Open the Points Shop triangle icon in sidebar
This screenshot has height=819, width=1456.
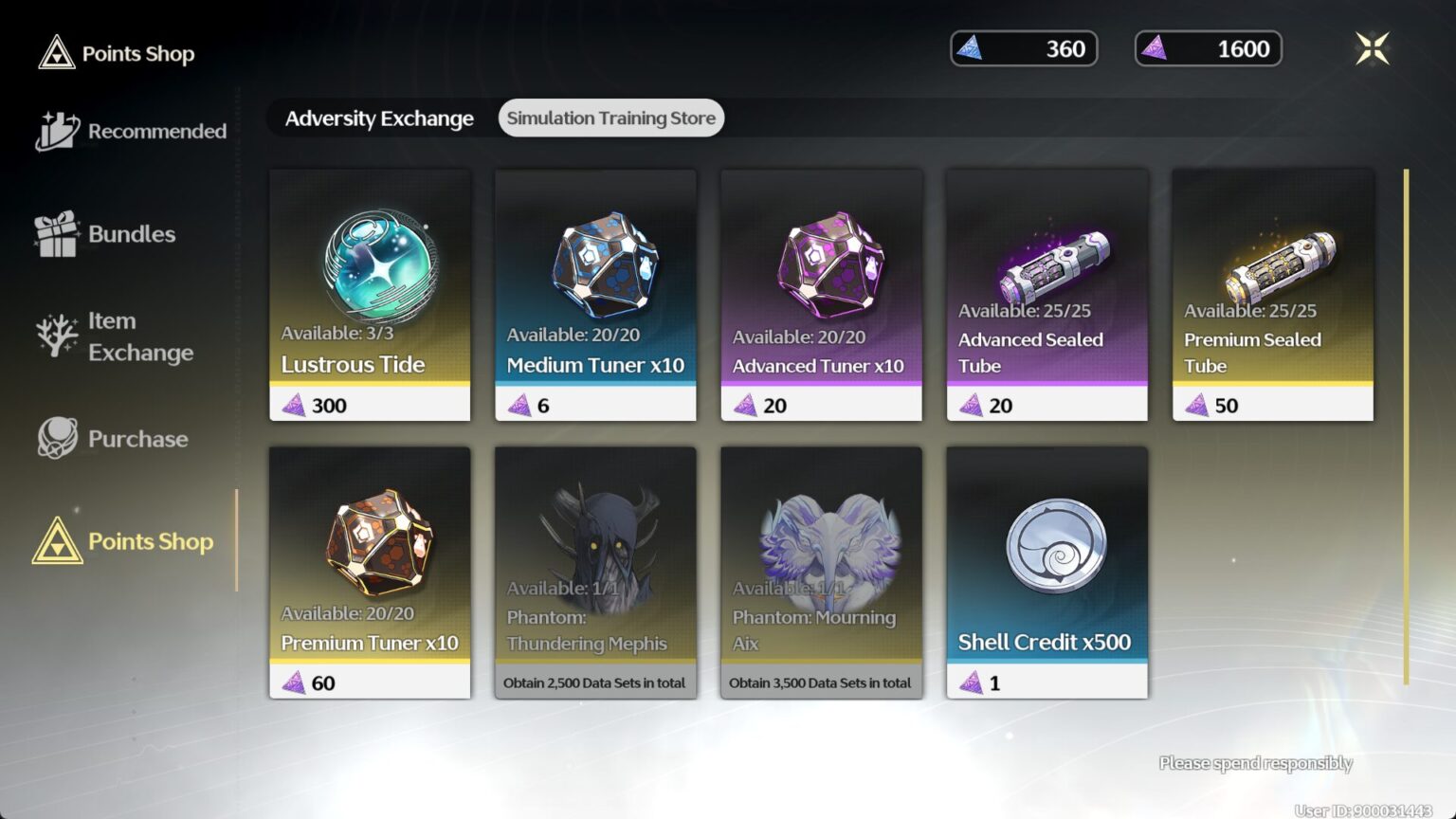pyautogui.click(x=57, y=541)
